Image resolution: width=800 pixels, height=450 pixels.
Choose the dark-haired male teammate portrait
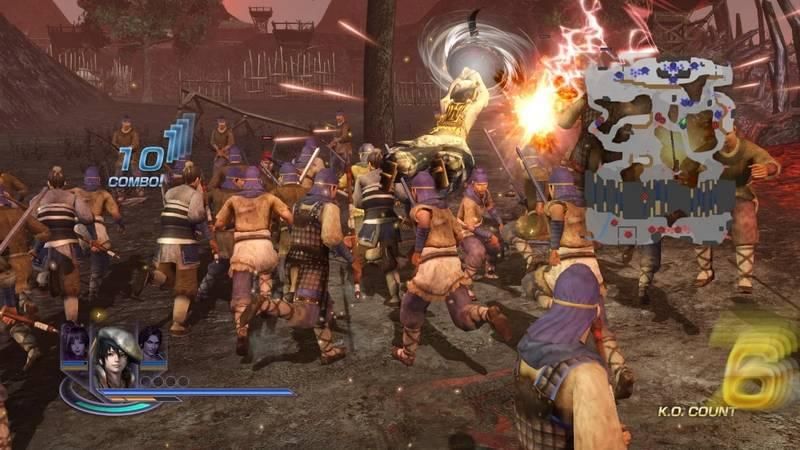[x=152, y=342]
